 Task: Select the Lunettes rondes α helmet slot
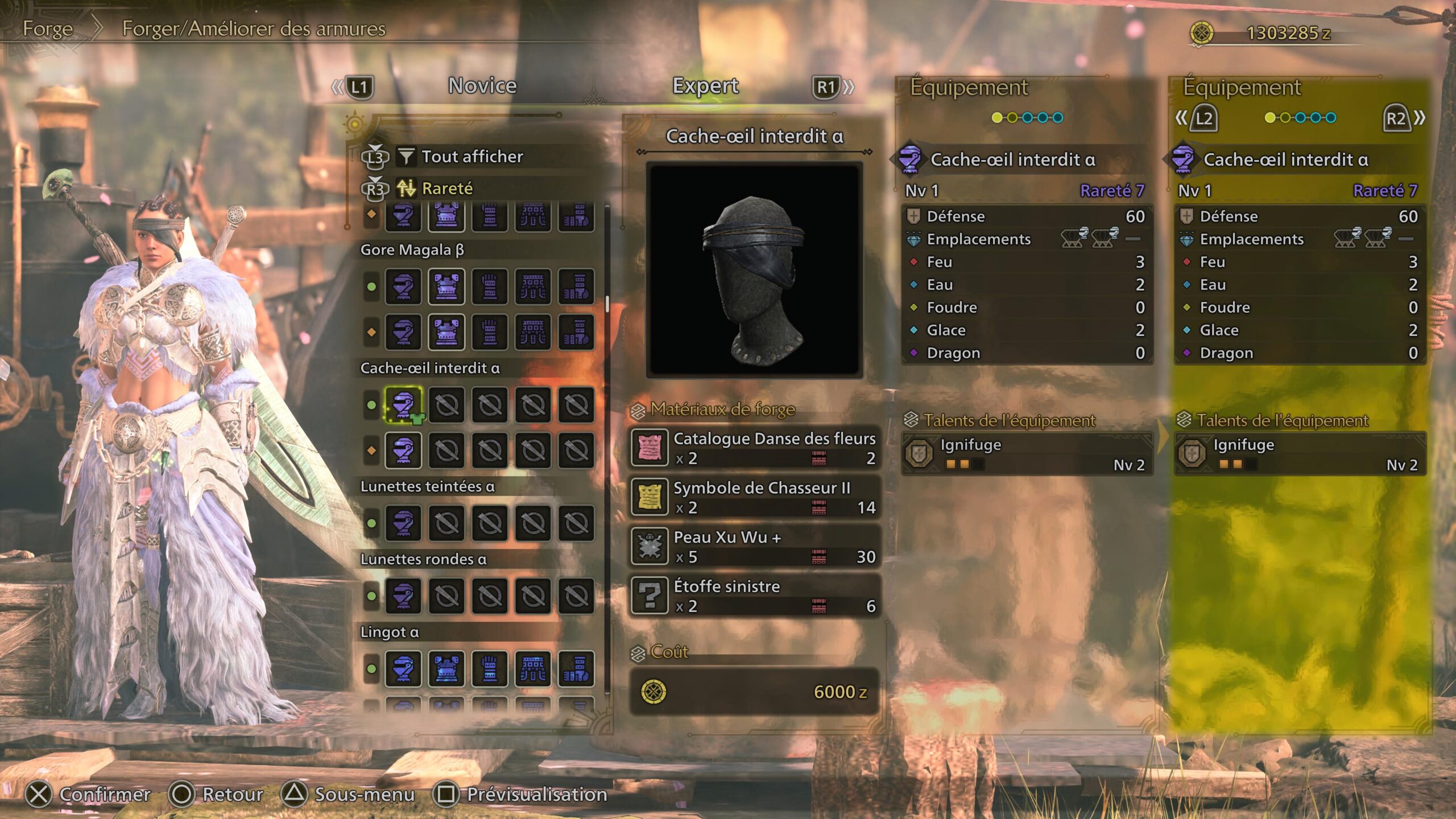click(x=403, y=595)
